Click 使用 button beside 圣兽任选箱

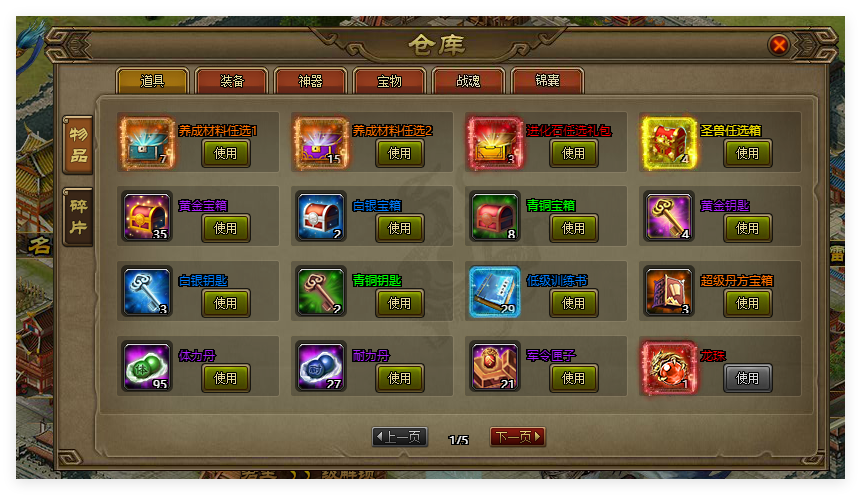point(748,153)
